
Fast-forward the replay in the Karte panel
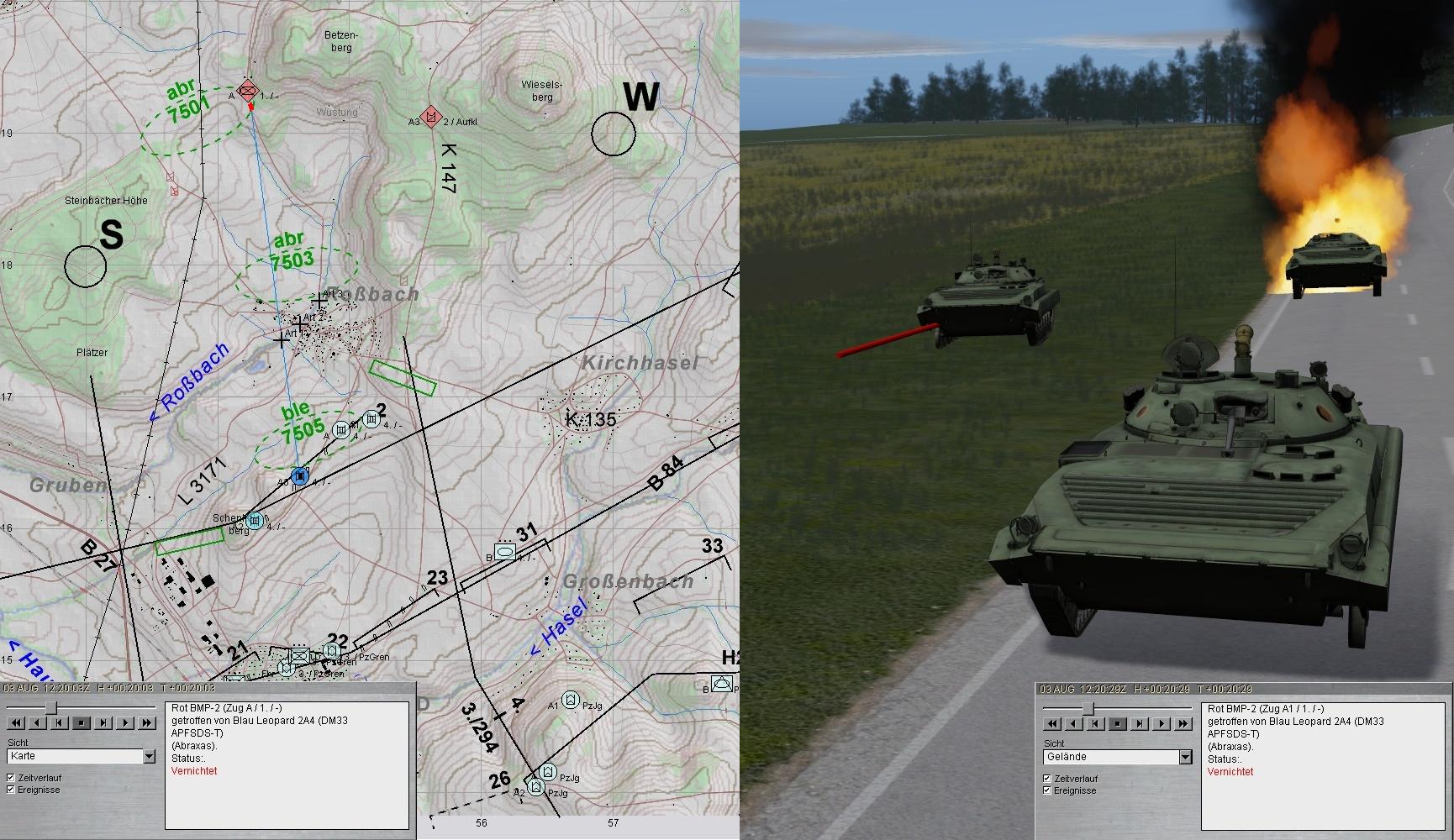(x=148, y=722)
